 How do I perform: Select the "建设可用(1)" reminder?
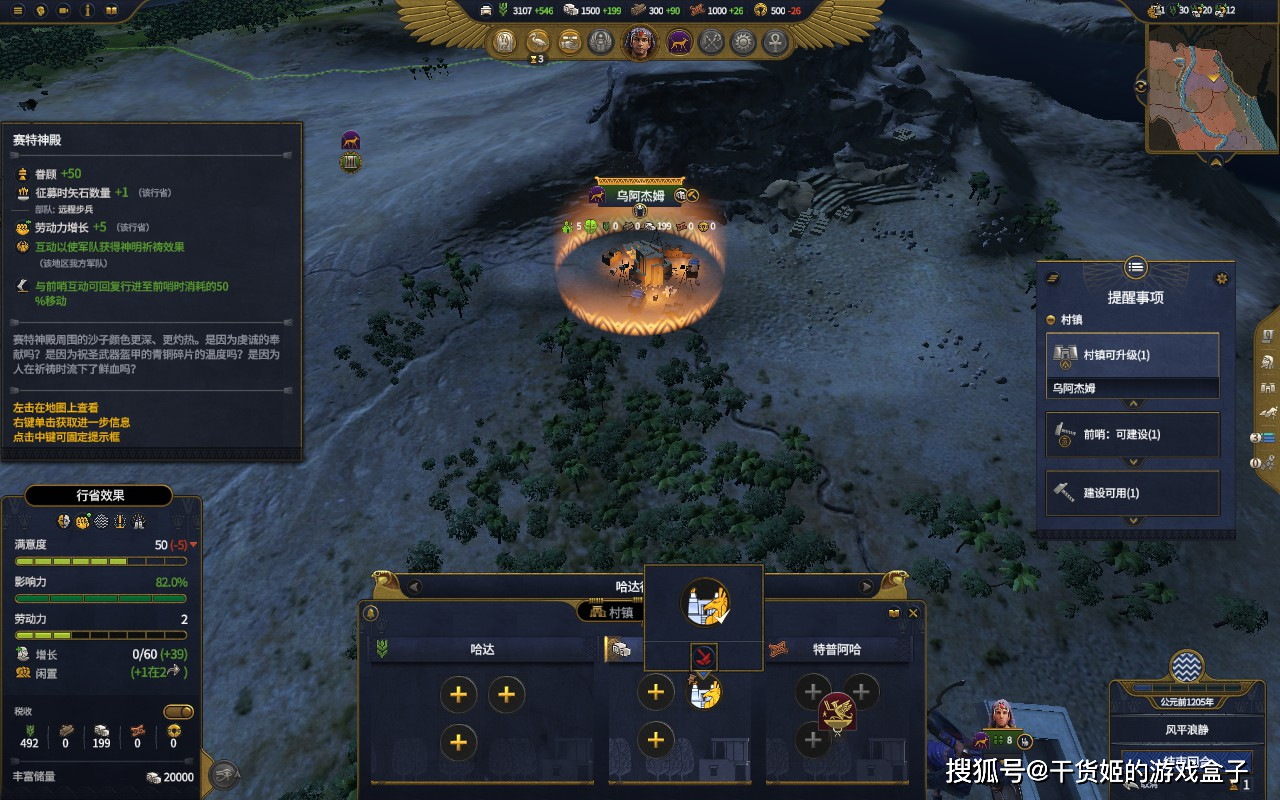tap(1132, 493)
